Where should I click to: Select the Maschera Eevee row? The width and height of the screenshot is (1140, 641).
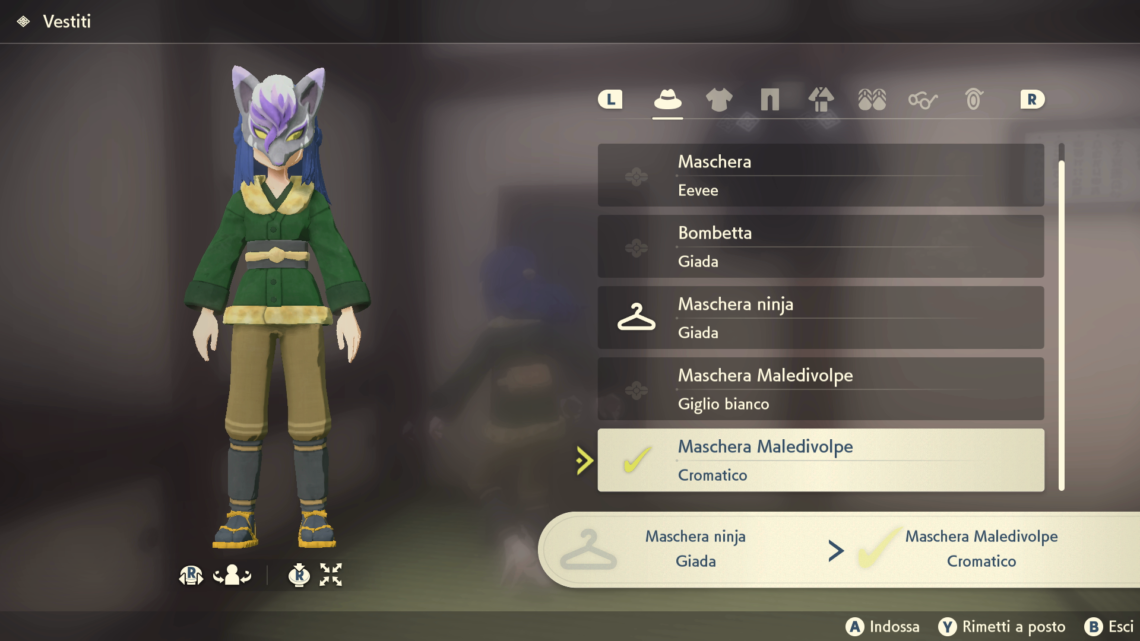820,175
